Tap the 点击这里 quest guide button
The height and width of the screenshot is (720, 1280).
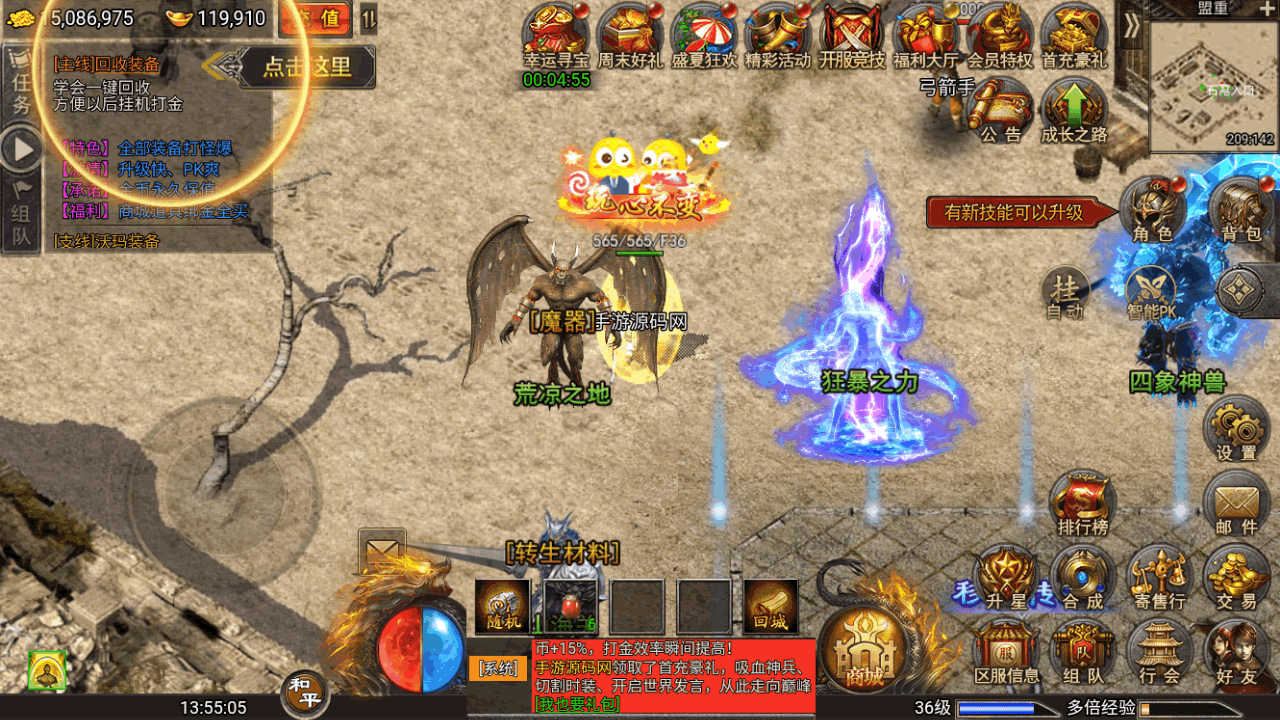[306, 67]
